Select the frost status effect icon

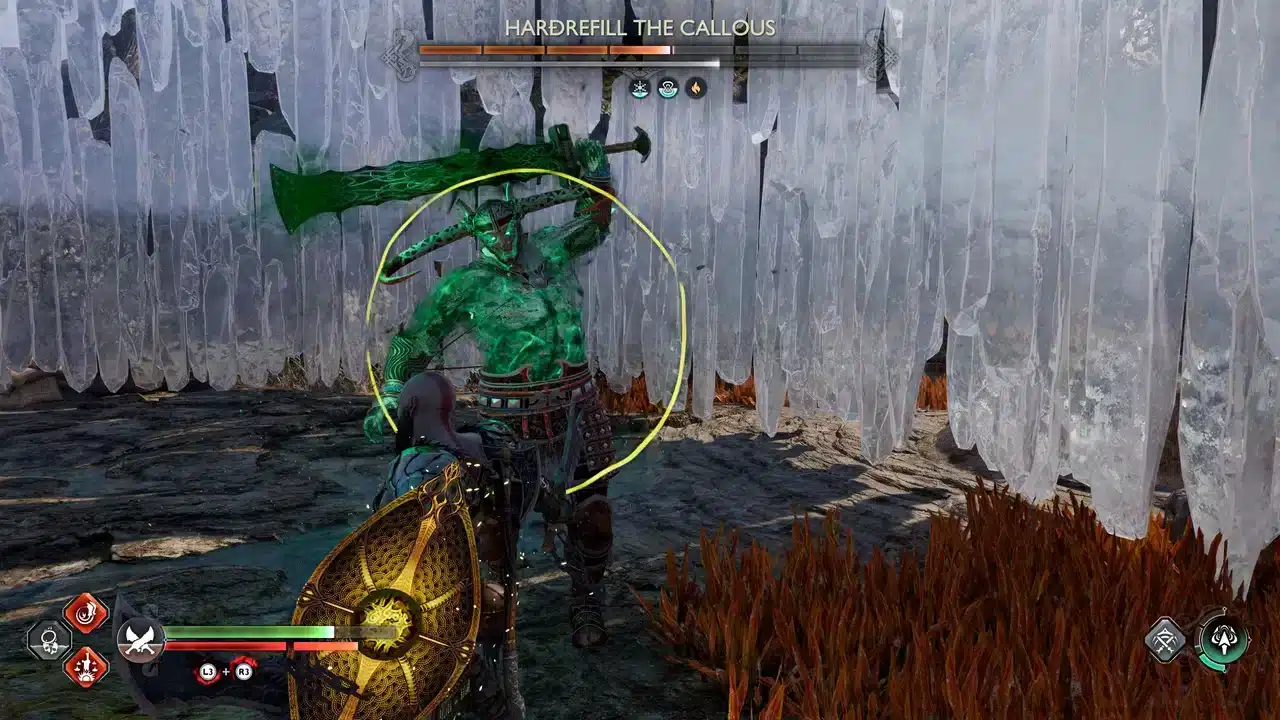click(x=638, y=88)
